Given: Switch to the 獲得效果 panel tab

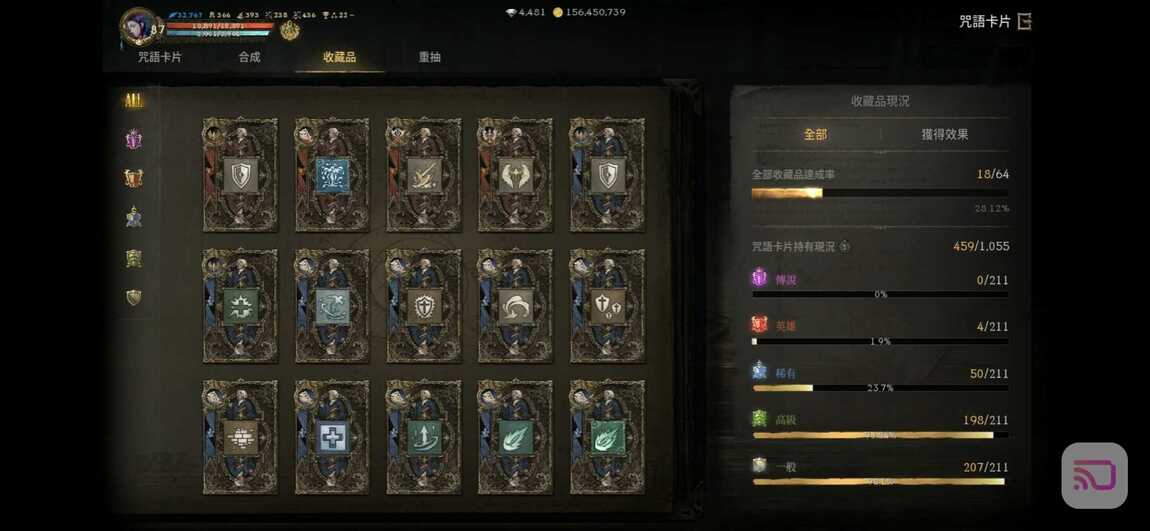Looking at the screenshot, I should [944, 134].
